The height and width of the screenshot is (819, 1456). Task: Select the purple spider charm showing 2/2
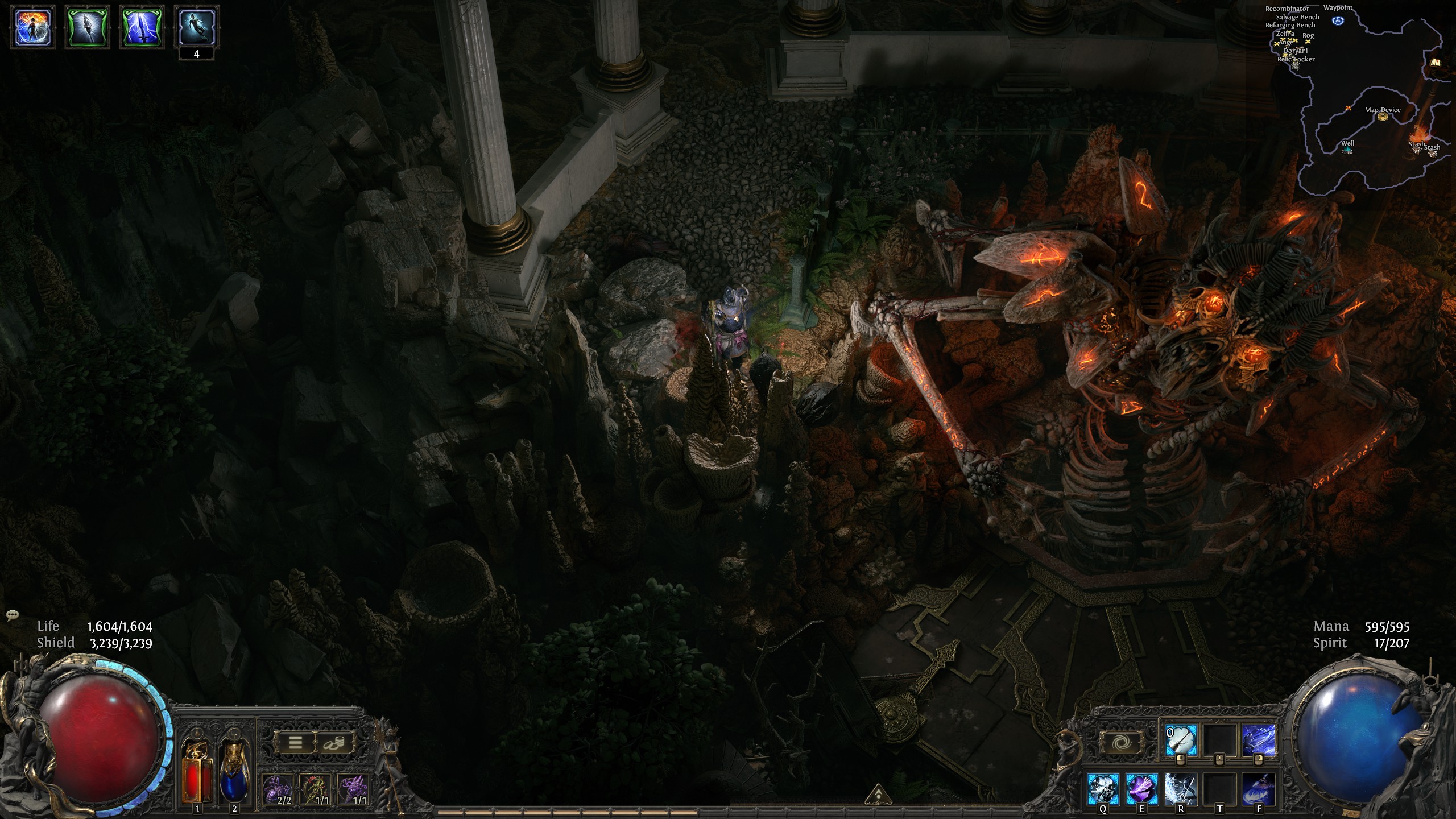click(278, 789)
